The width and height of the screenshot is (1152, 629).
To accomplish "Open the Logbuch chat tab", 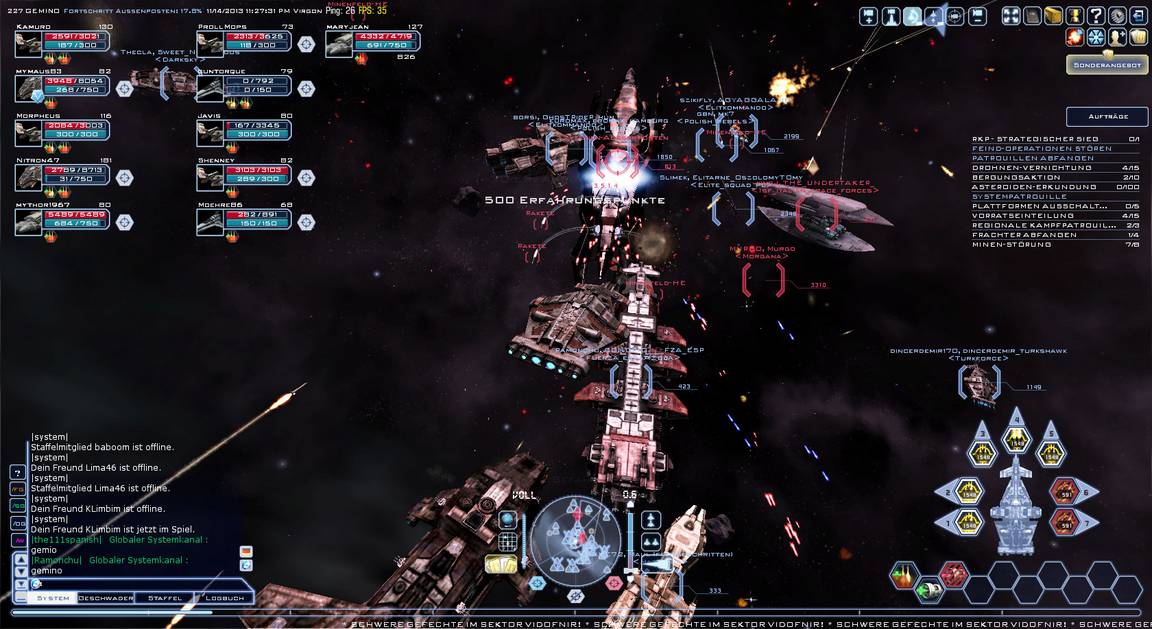I will click(x=224, y=598).
